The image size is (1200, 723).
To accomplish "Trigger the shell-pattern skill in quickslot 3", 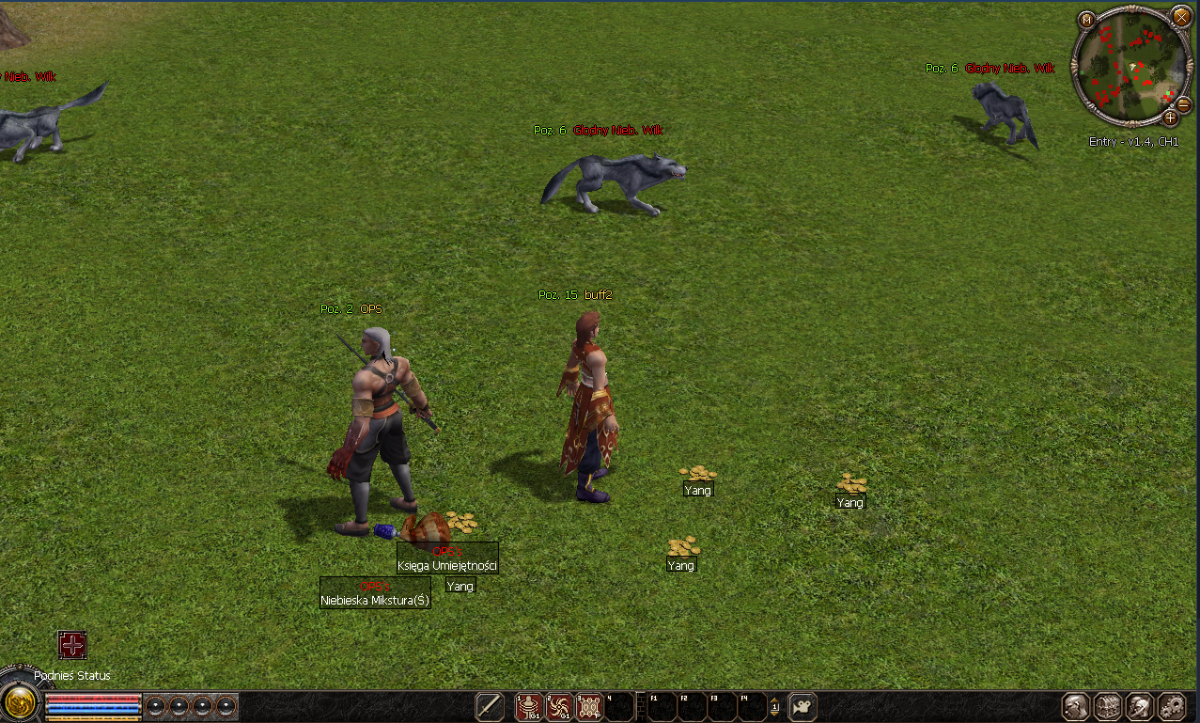I will pos(590,706).
